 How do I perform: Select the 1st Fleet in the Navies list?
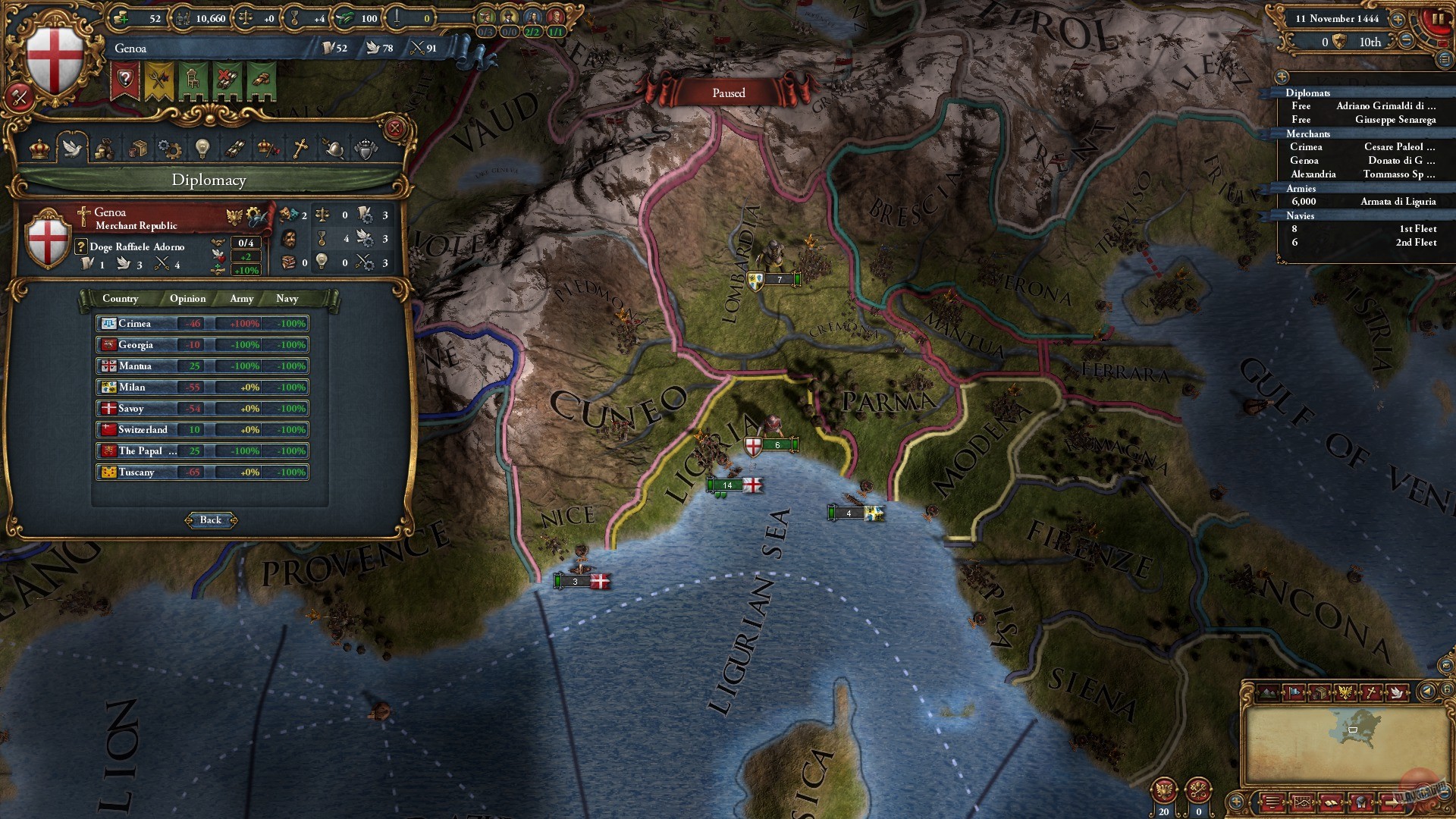(x=1415, y=228)
